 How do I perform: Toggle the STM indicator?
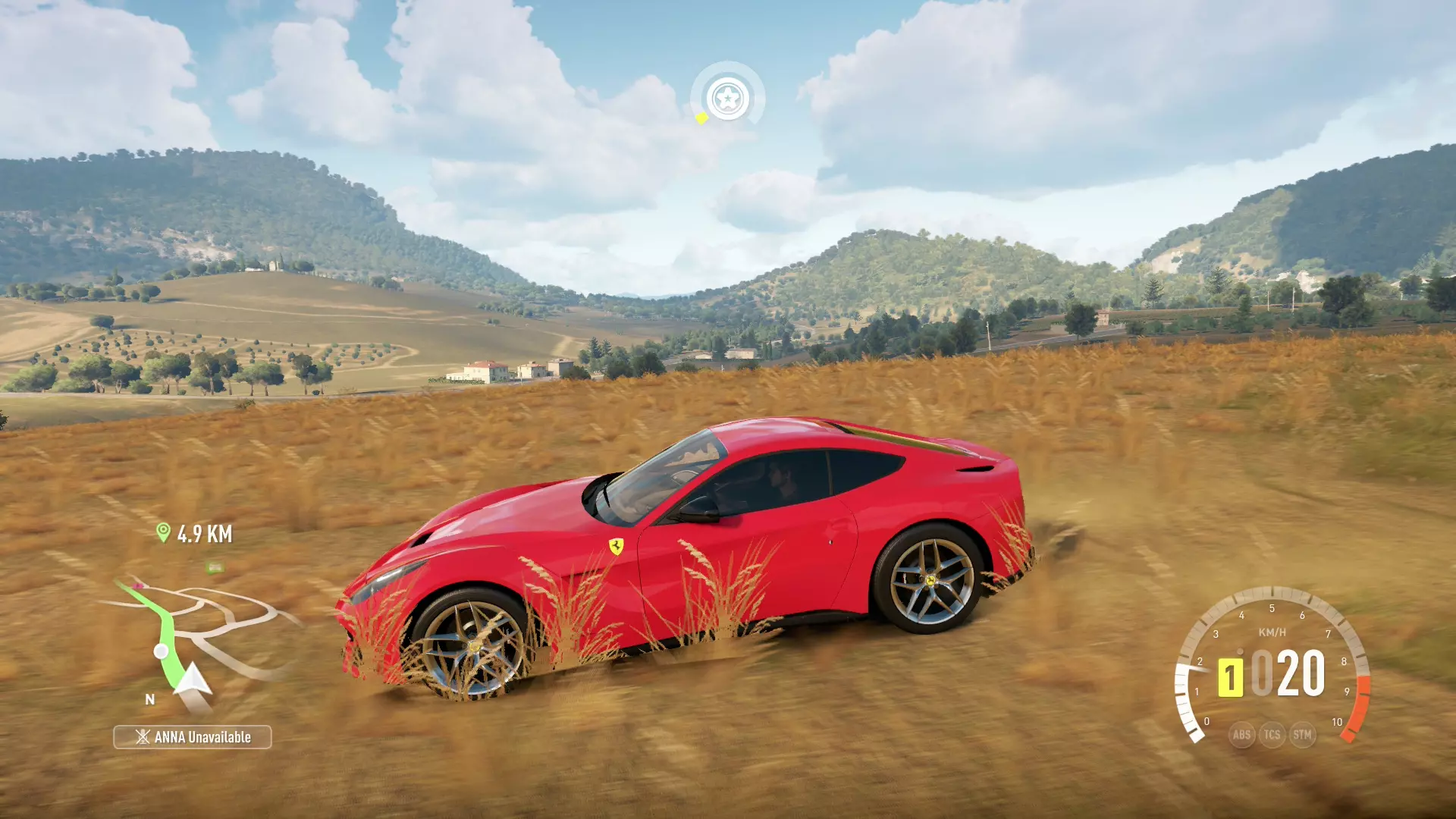pos(1302,734)
